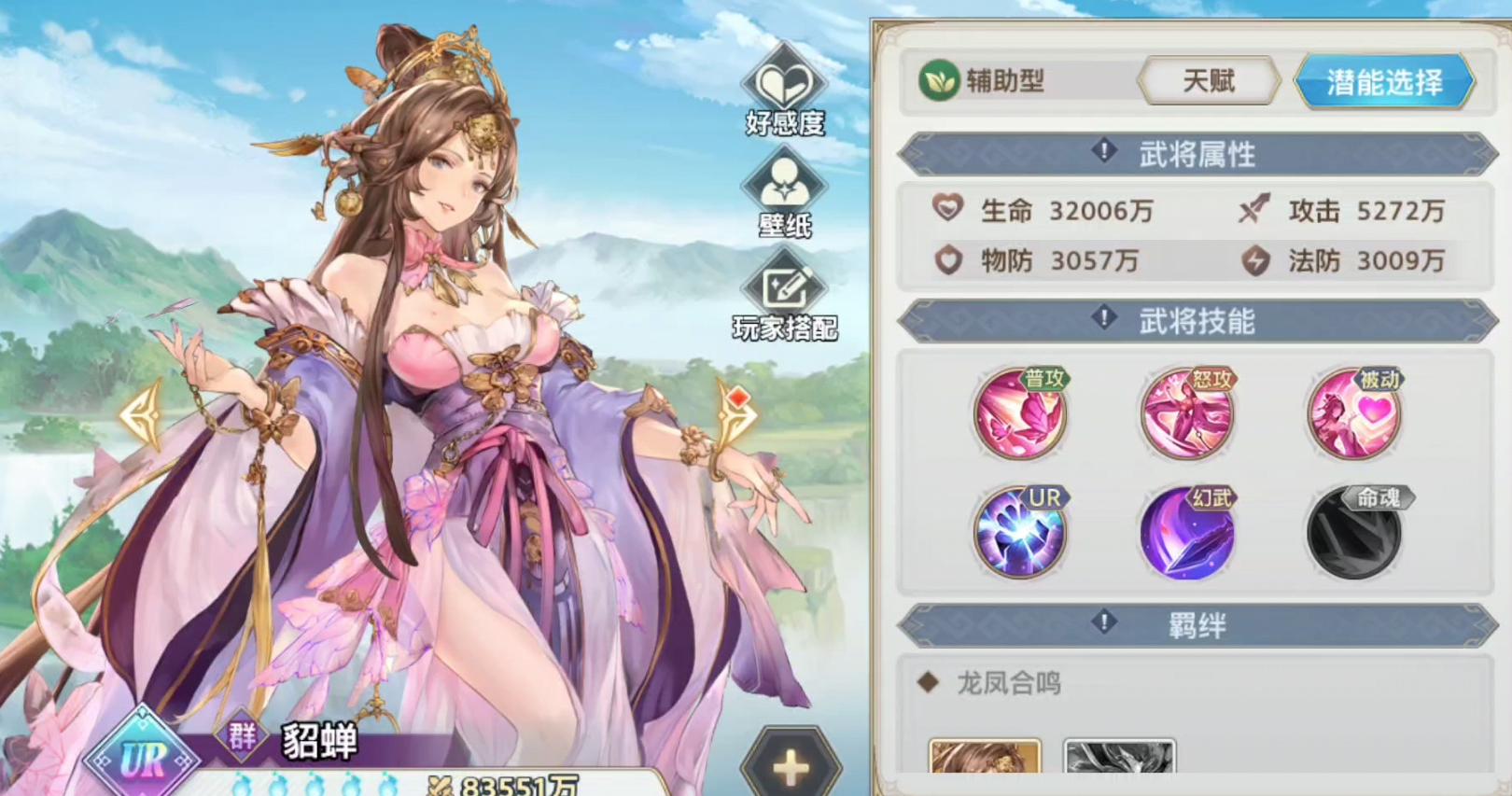
Task: Click the 辅助型 support type badge
Action: 982,82
